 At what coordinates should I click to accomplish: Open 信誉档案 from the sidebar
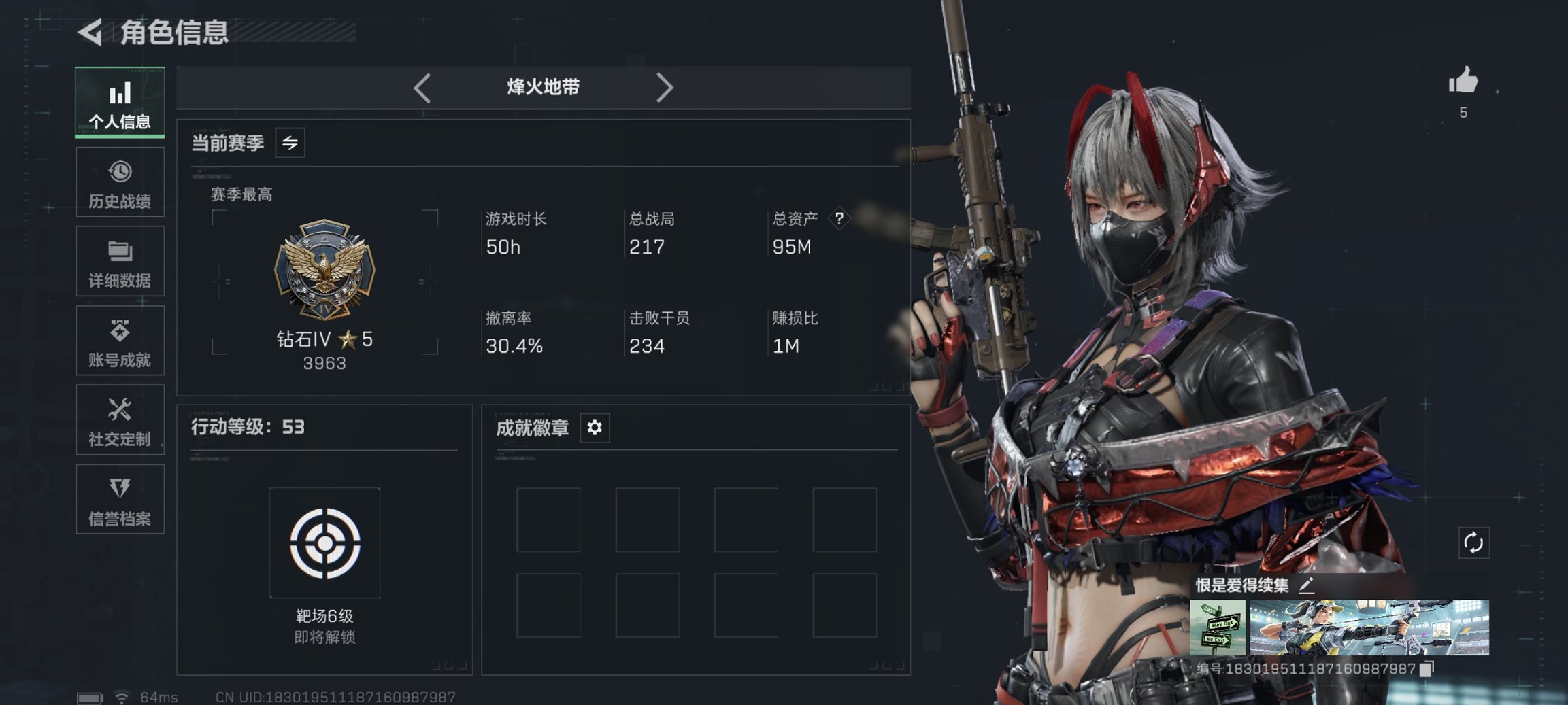[120, 500]
